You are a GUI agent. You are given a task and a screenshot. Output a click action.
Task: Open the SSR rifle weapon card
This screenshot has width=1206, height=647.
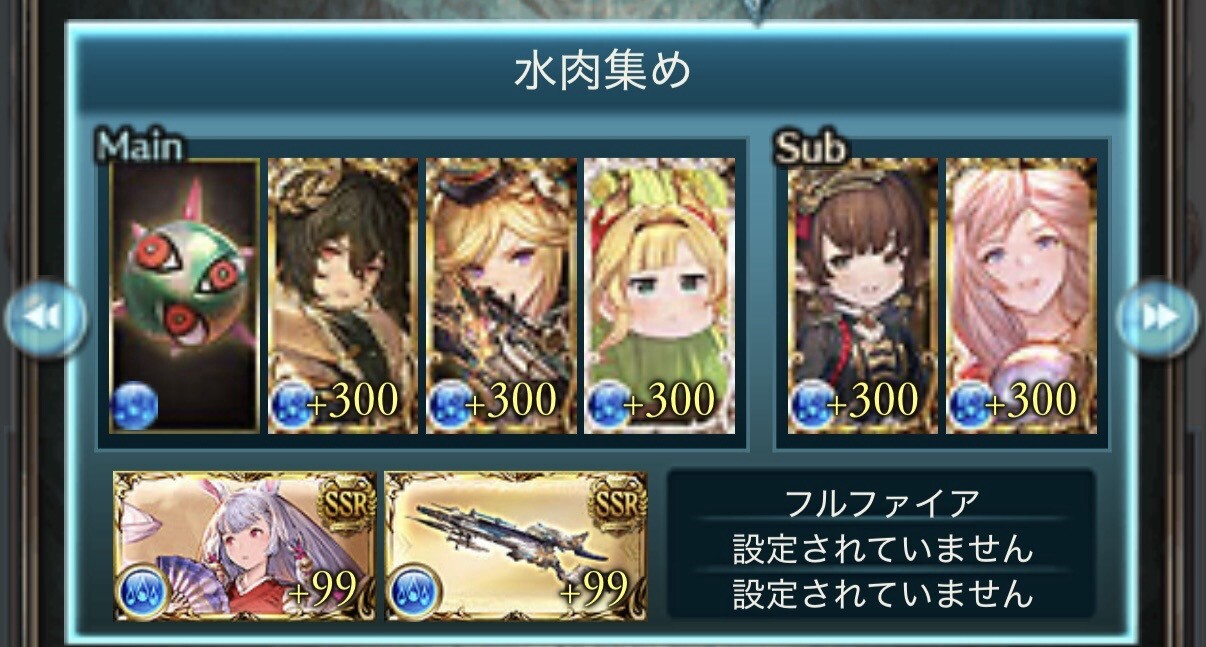(516, 546)
